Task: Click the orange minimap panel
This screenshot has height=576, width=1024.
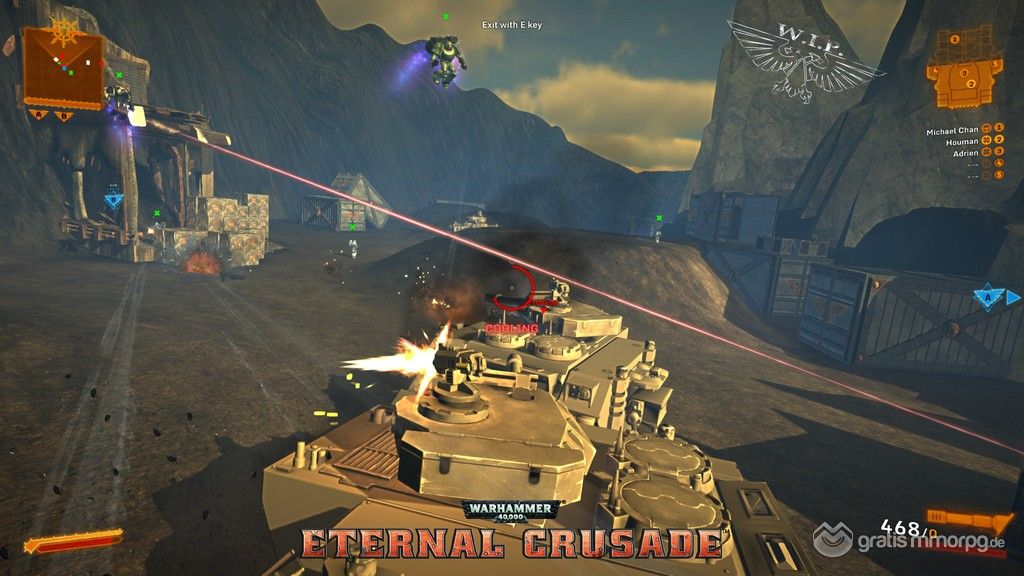Action: click(x=63, y=66)
